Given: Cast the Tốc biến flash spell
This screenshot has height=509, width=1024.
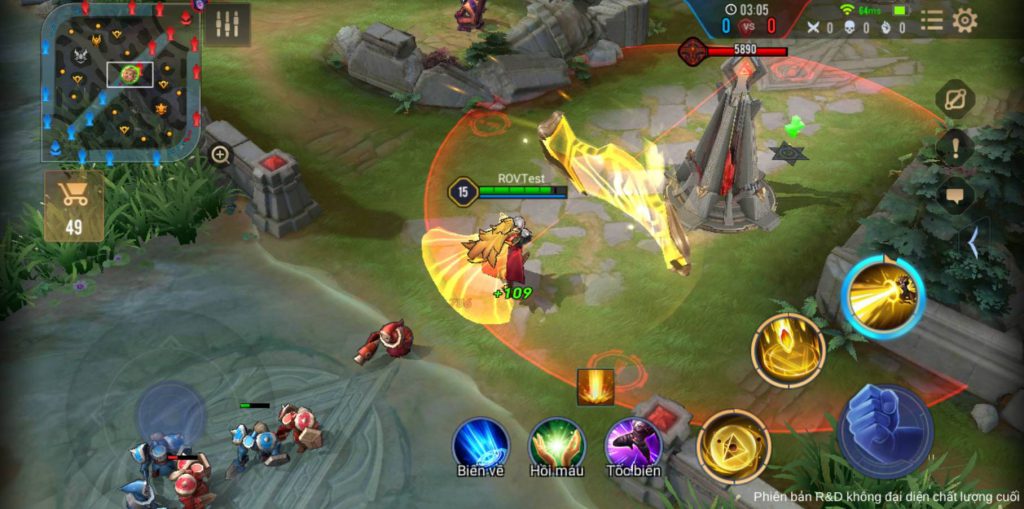Looking at the screenshot, I should click(x=634, y=445).
